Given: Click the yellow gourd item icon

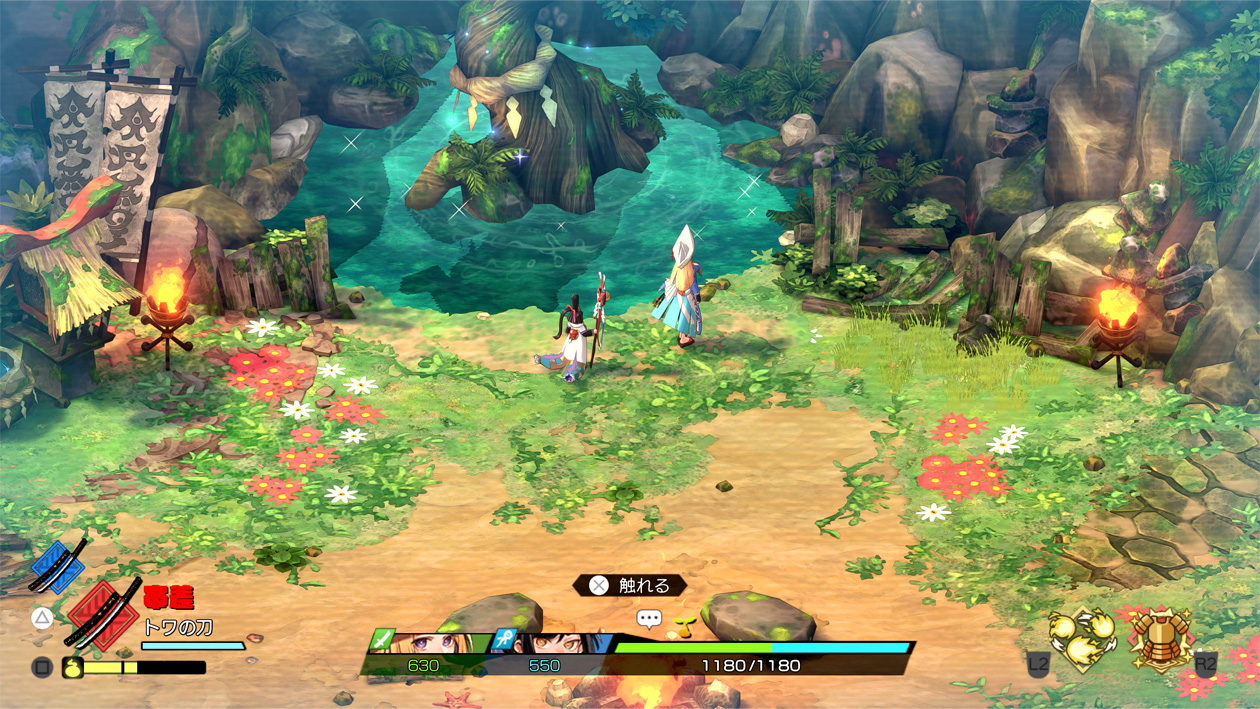Looking at the screenshot, I should [72, 667].
